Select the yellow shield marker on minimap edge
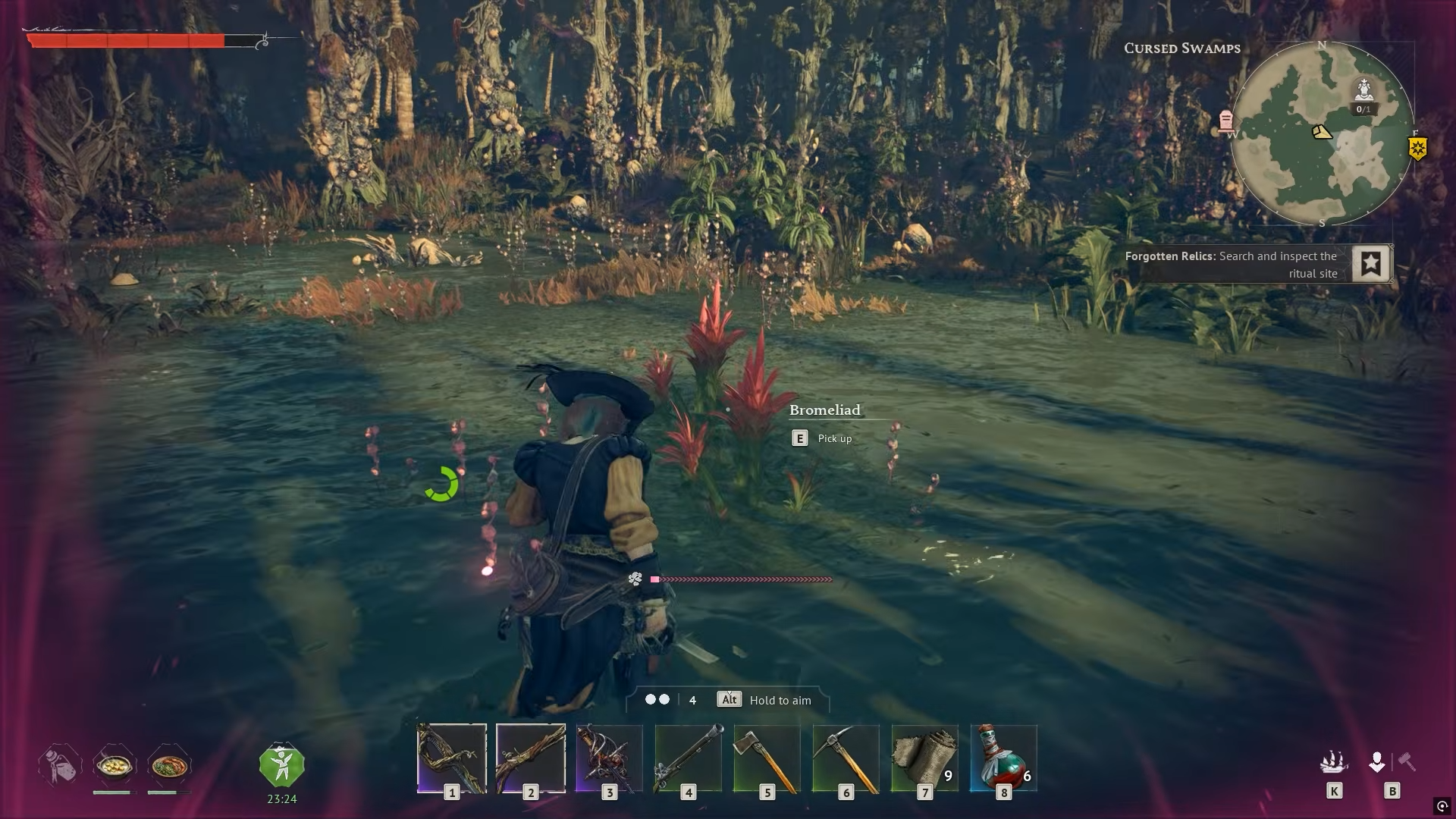The height and width of the screenshot is (819, 1456). 1417,148
